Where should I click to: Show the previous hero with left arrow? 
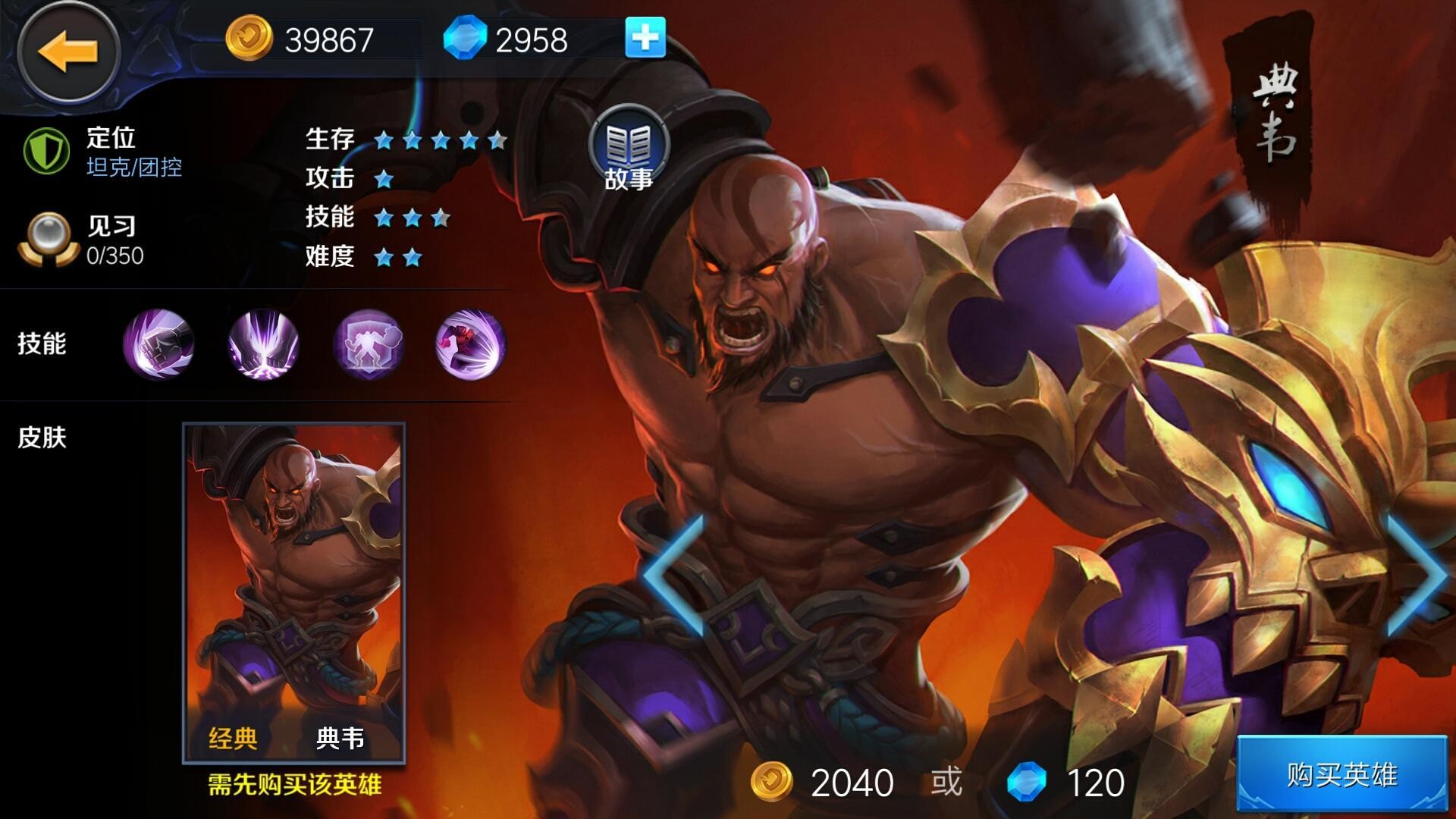[x=675, y=575]
